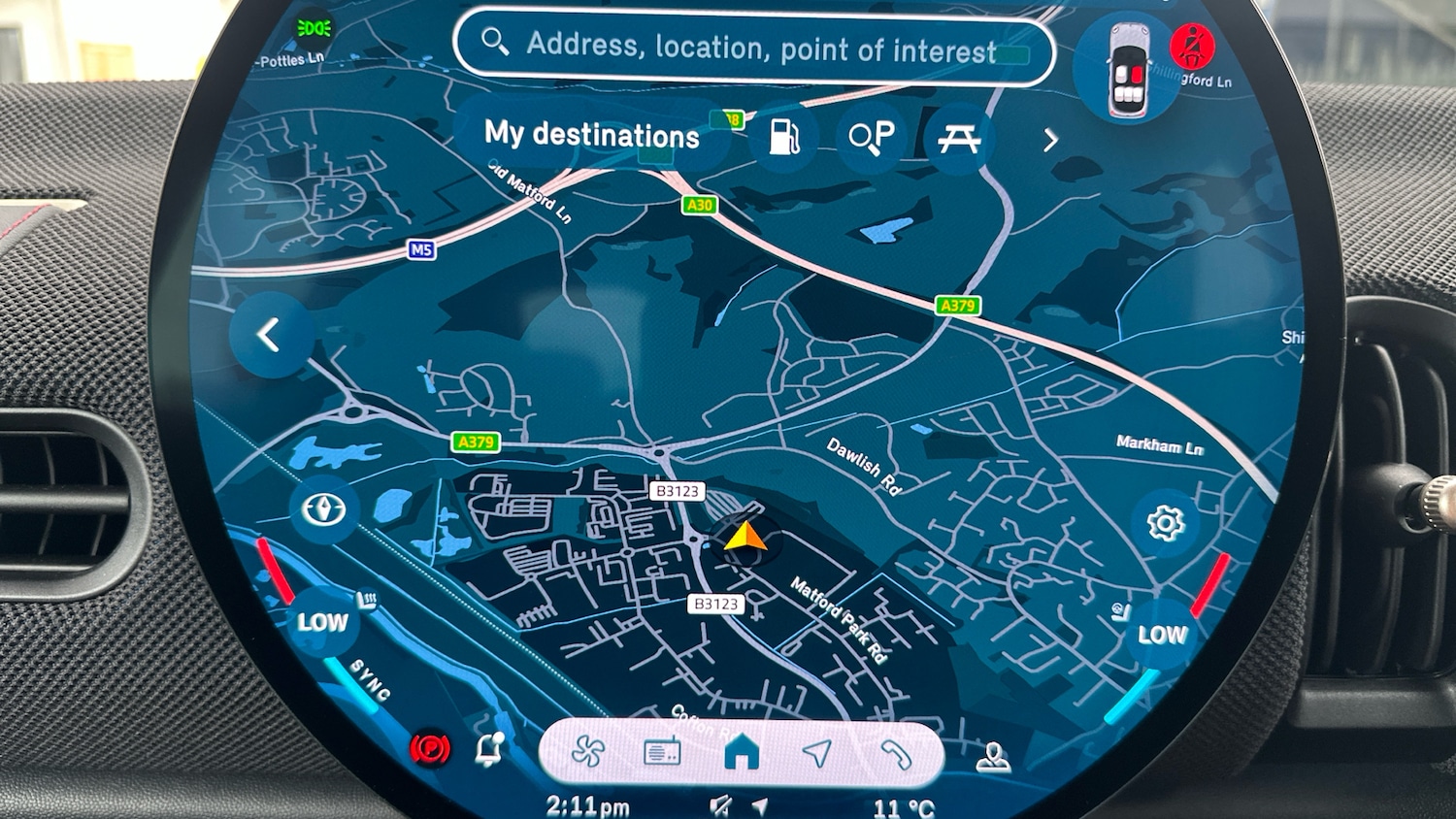Go to the home screen

tap(742, 752)
